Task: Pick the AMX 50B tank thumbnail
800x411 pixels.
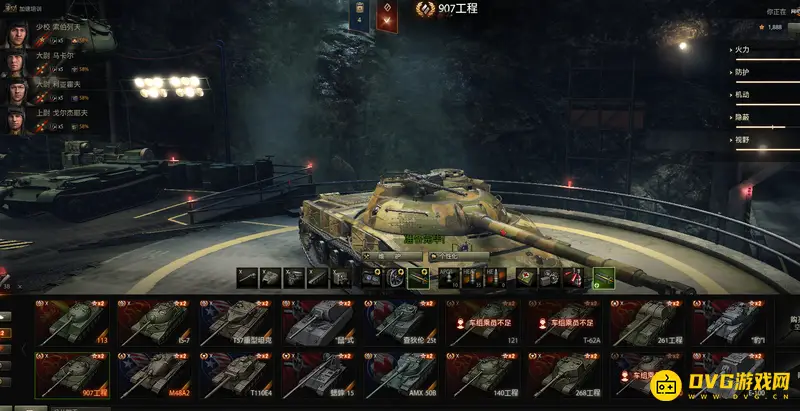Action: pyautogui.click(x=403, y=374)
